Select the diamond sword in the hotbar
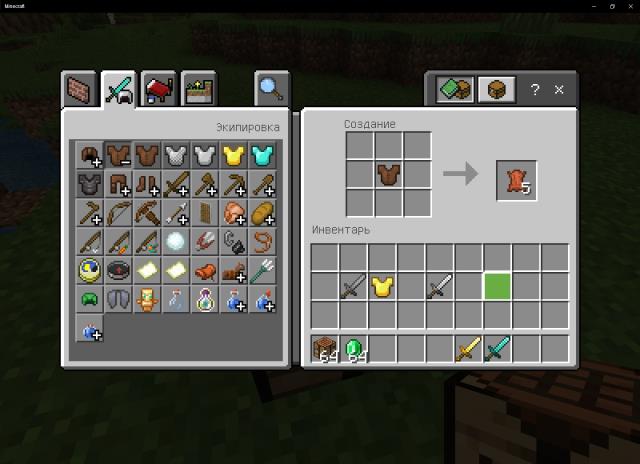 coord(497,349)
